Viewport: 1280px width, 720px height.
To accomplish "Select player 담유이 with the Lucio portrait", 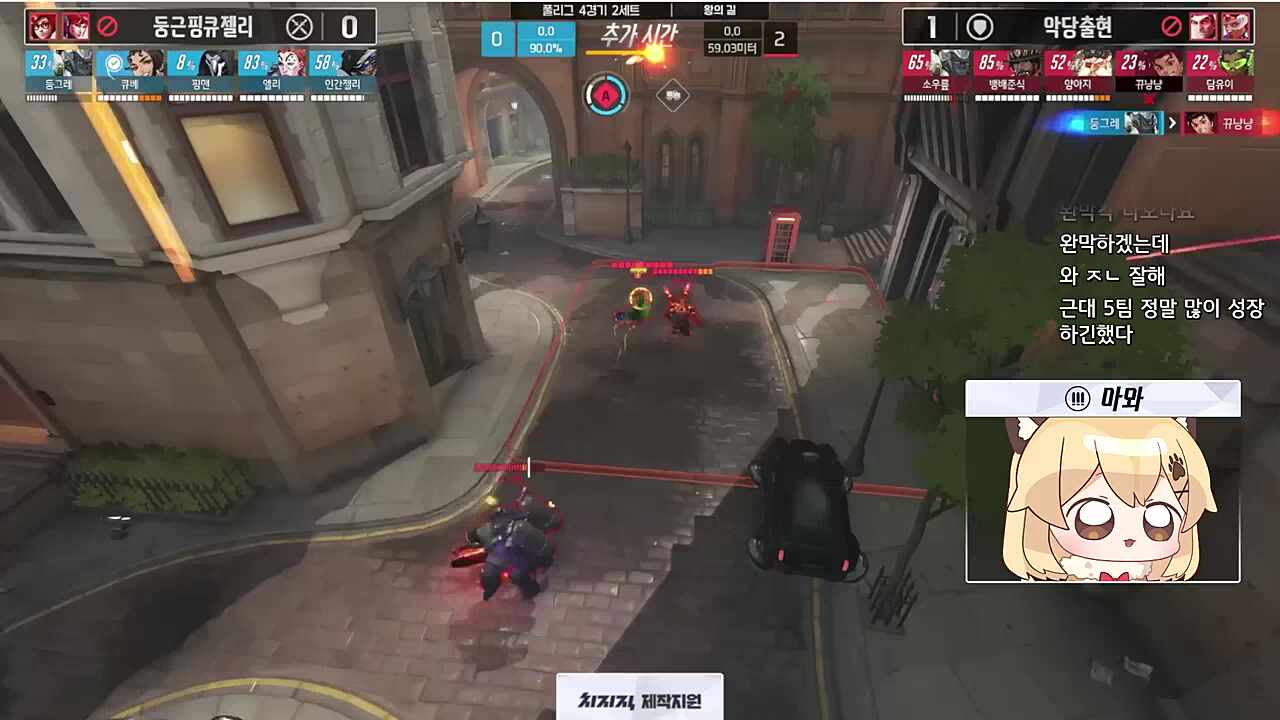I will pos(1220,72).
